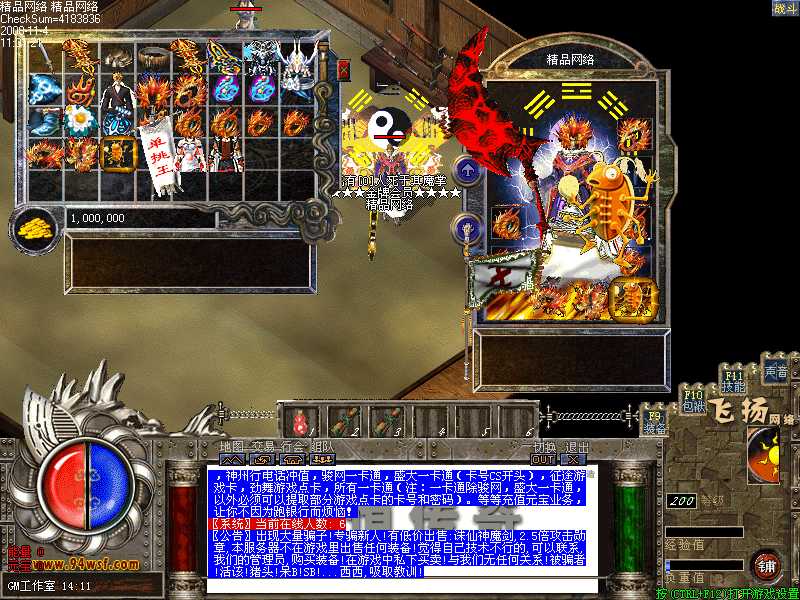Open the round 铺 shop button
Screen dimensions: 800x600
click(768, 566)
